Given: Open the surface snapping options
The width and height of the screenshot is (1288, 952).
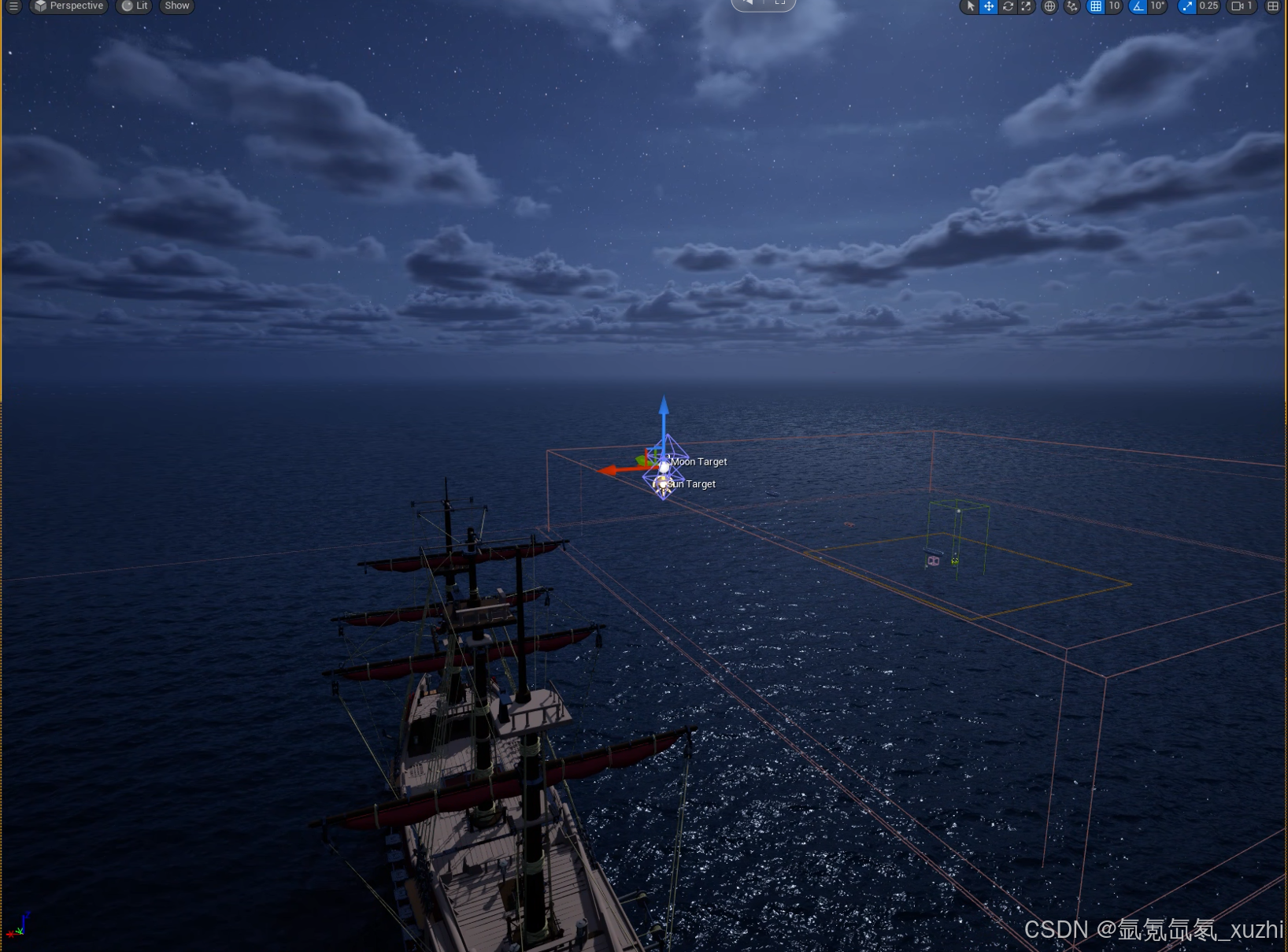Looking at the screenshot, I should click(x=1072, y=6).
